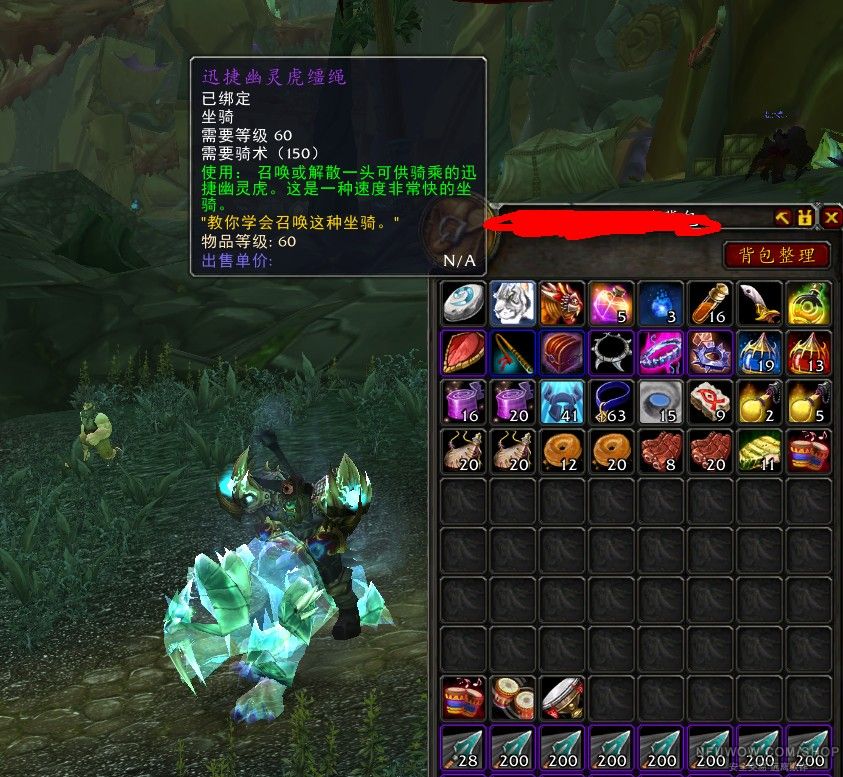
Task: Select the orange vial stack of 16
Action: 710,304
